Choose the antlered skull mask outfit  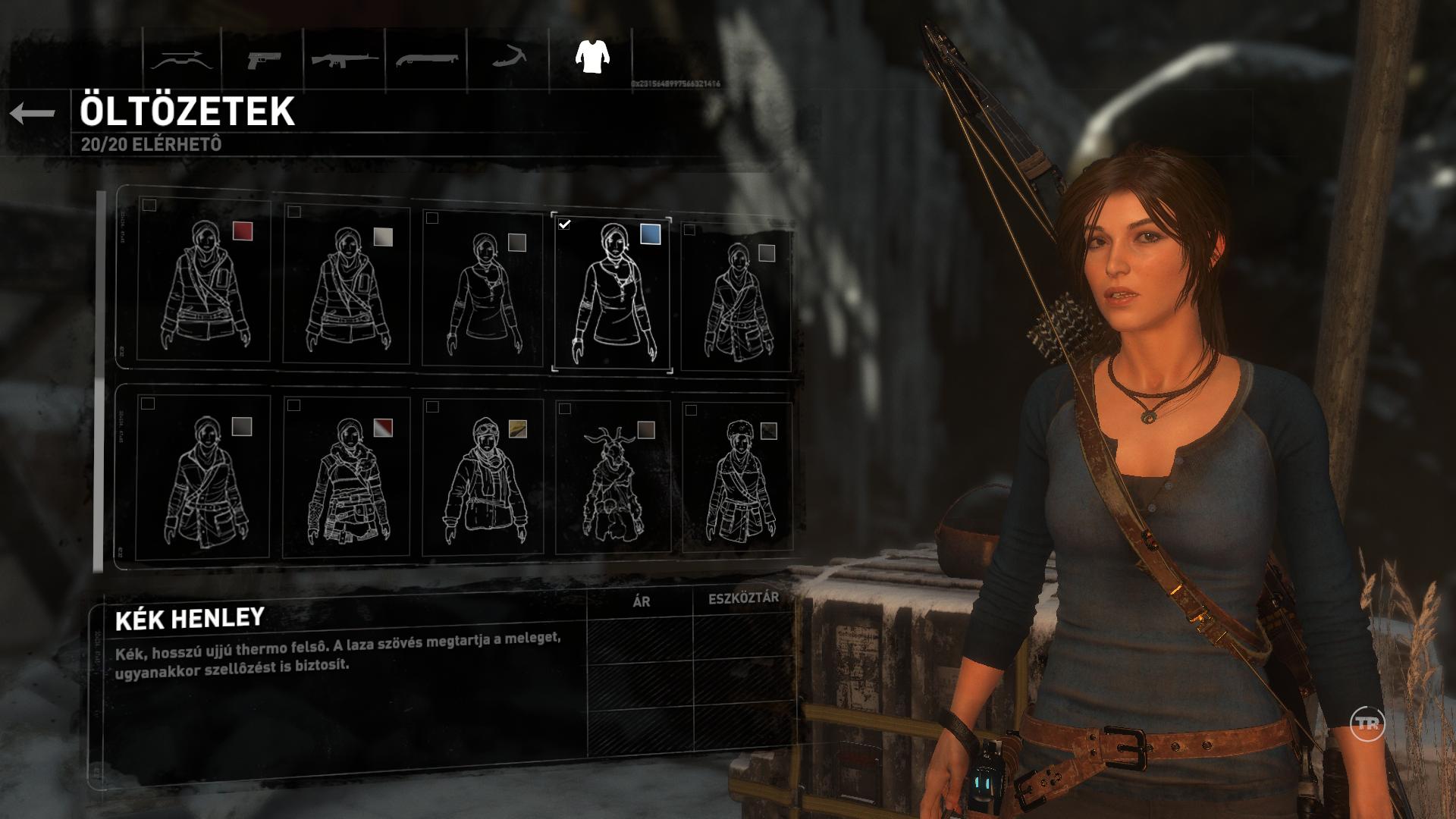pos(613,479)
